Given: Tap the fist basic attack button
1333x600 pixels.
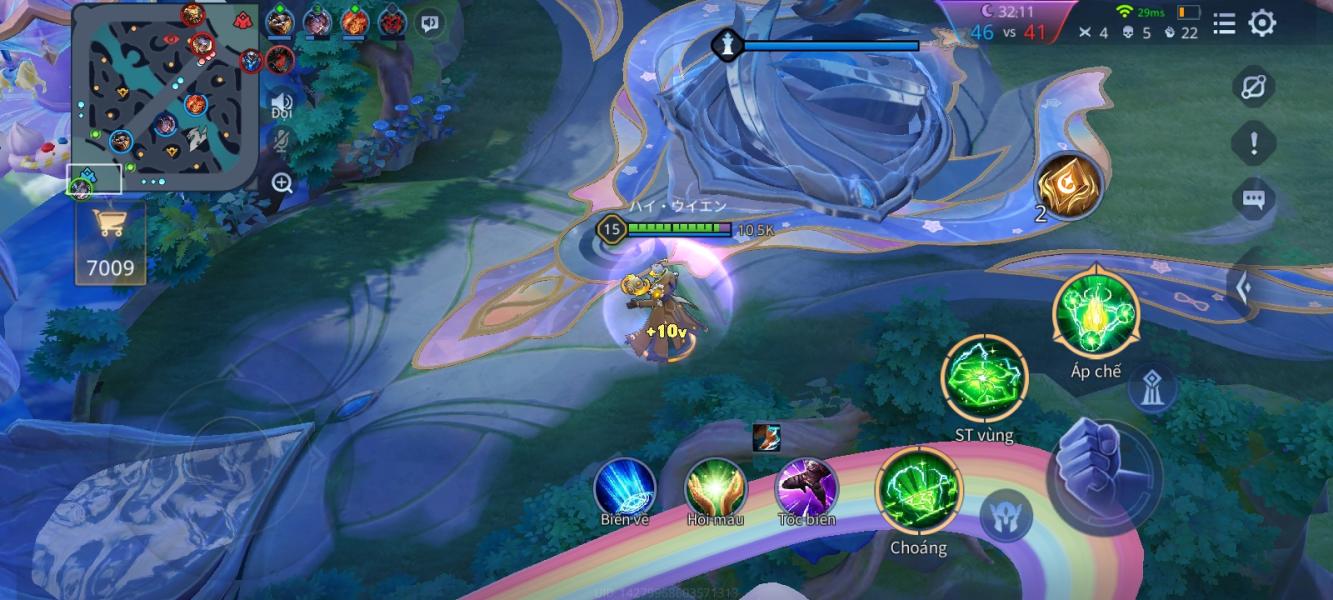Looking at the screenshot, I should pyautogui.click(x=1104, y=477).
